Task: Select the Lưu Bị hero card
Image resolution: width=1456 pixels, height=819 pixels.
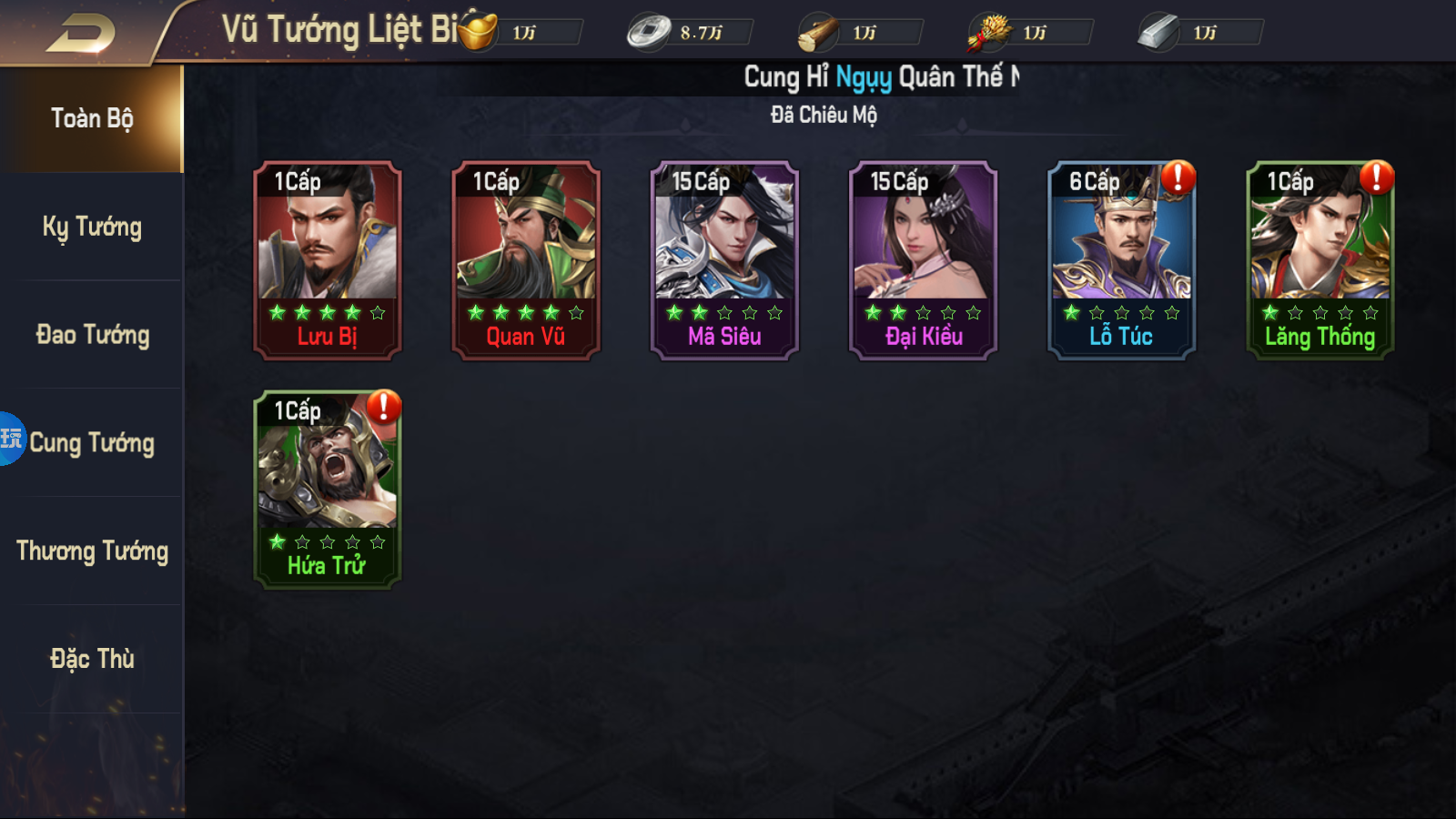Action: tap(328, 260)
